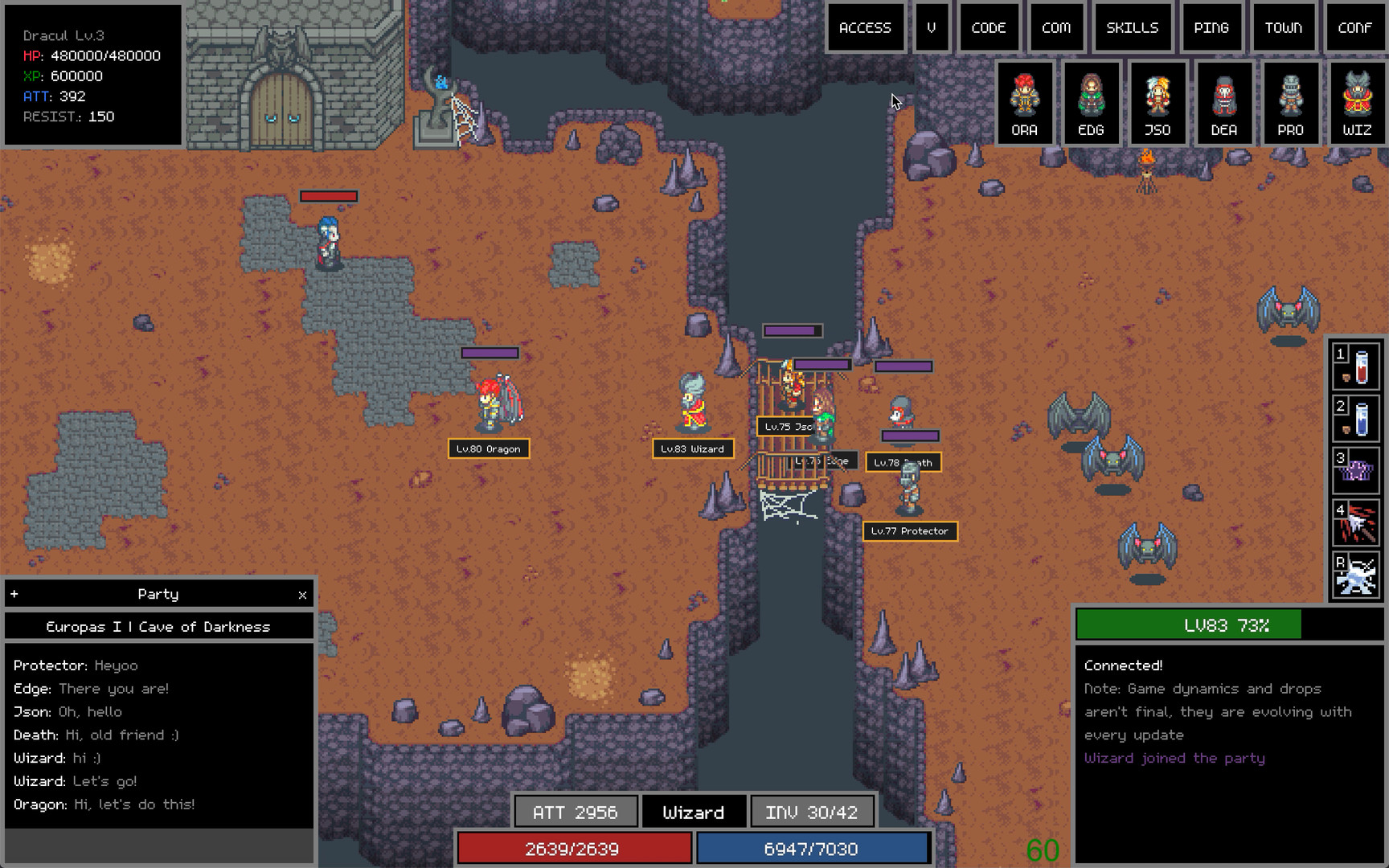The image size is (1389, 868).
Task: Open the SKILLS menu
Action: [x=1133, y=27]
